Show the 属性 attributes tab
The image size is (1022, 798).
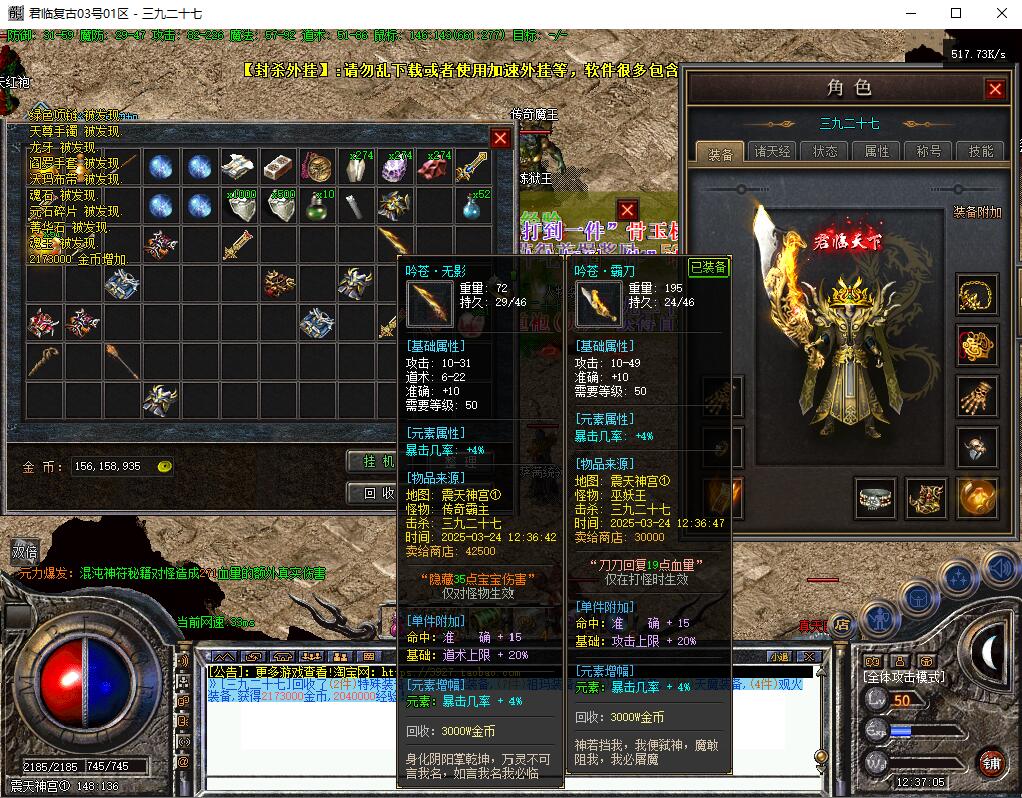click(x=877, y=152)
